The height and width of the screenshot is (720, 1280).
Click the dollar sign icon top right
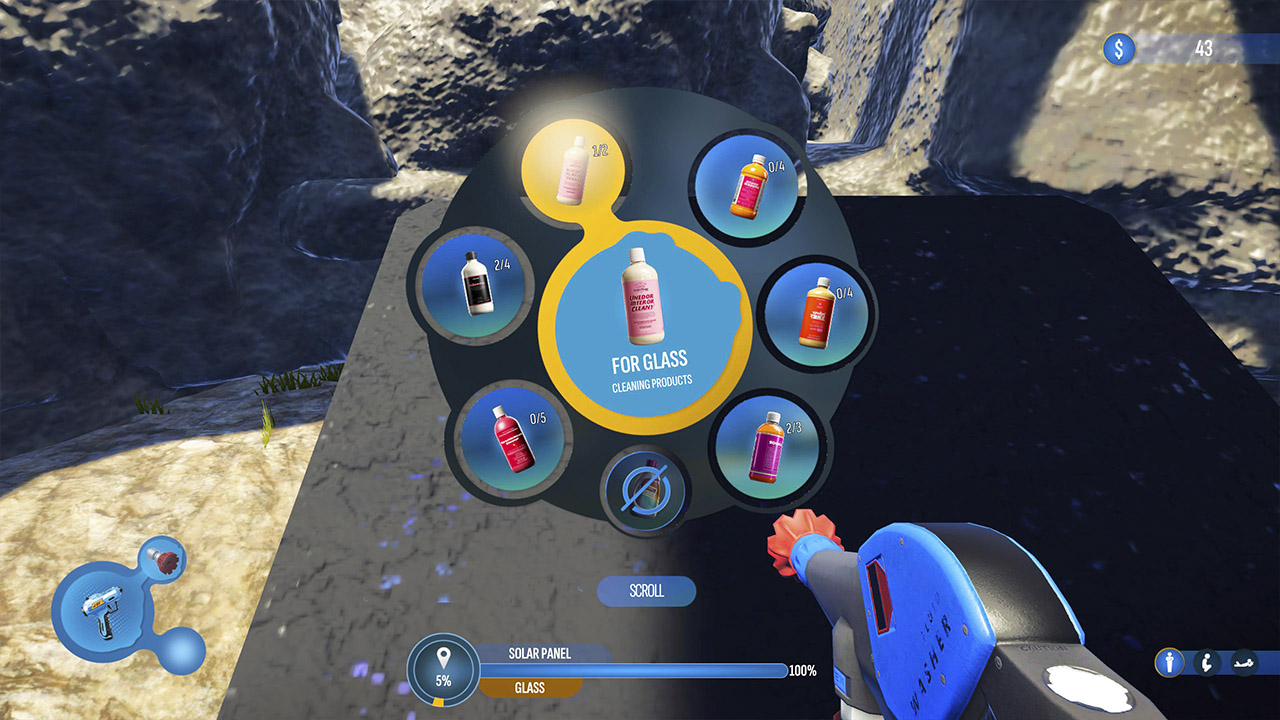tap(1119, 46)
